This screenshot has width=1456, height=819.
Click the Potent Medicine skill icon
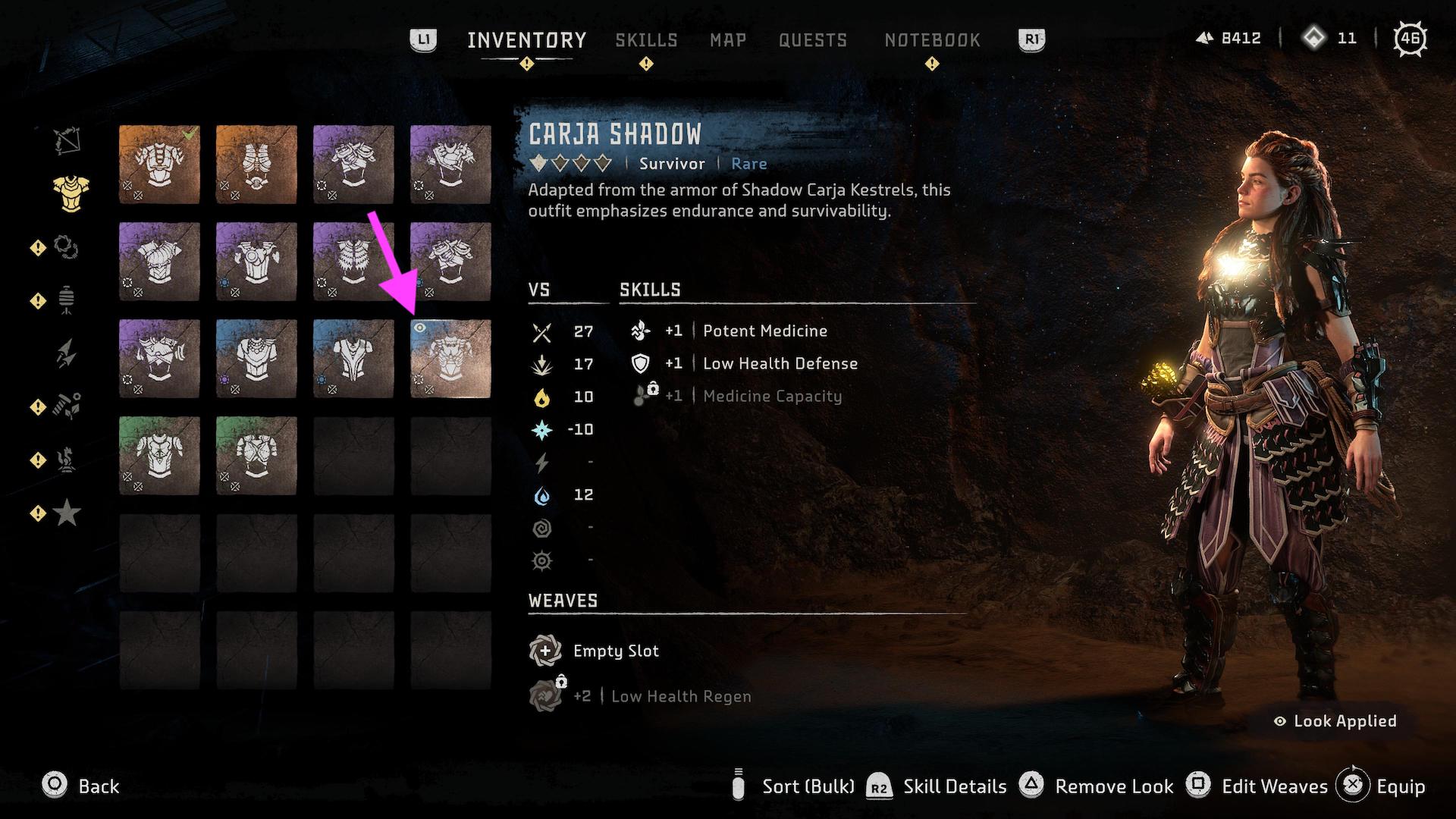point(641,331)
